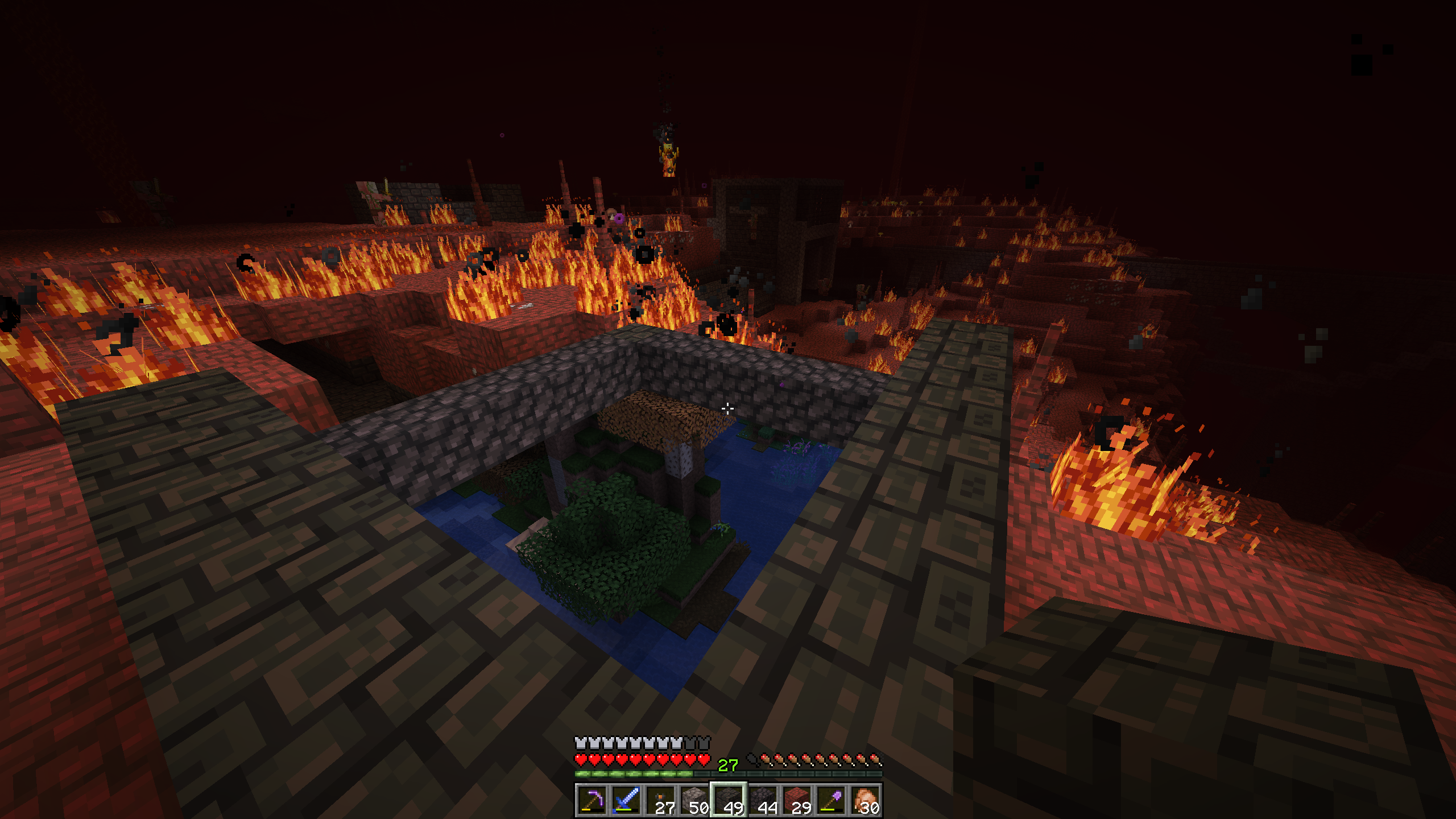This screenshot has width=1456, height=819.
Task: Pick the light cobblestone stack of 50
Action: [694, 800]
